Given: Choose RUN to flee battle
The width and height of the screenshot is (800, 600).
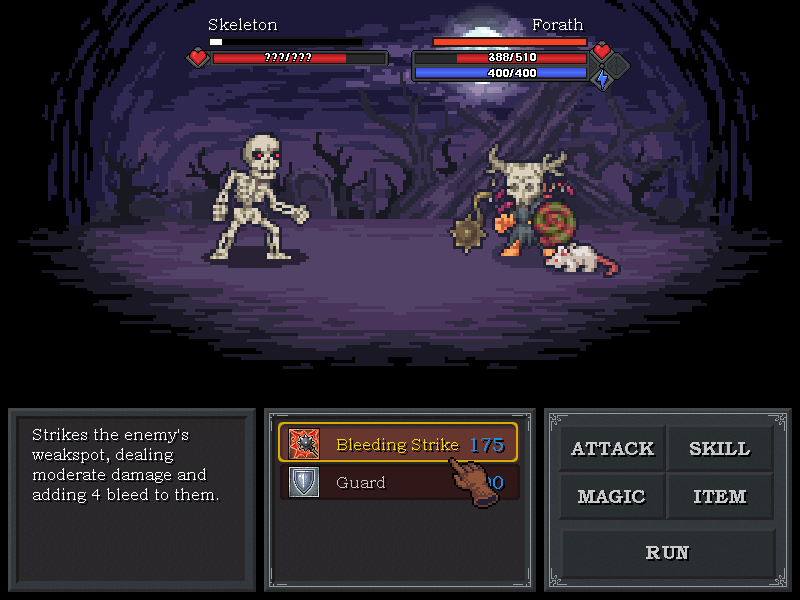Looking at the screenshot, I should [x=667, y=552].
